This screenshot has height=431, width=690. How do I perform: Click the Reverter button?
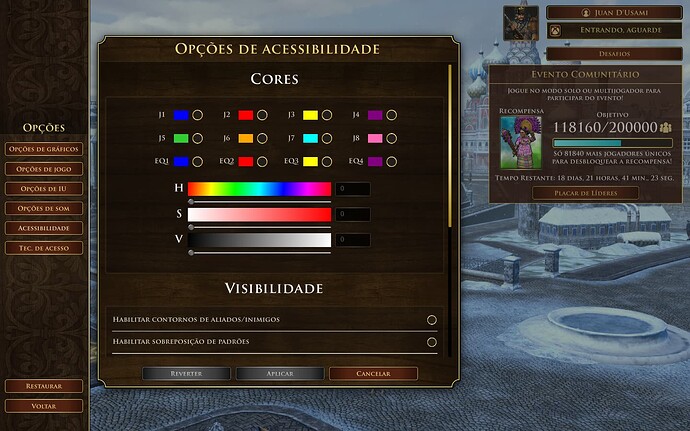click(186, 373)
